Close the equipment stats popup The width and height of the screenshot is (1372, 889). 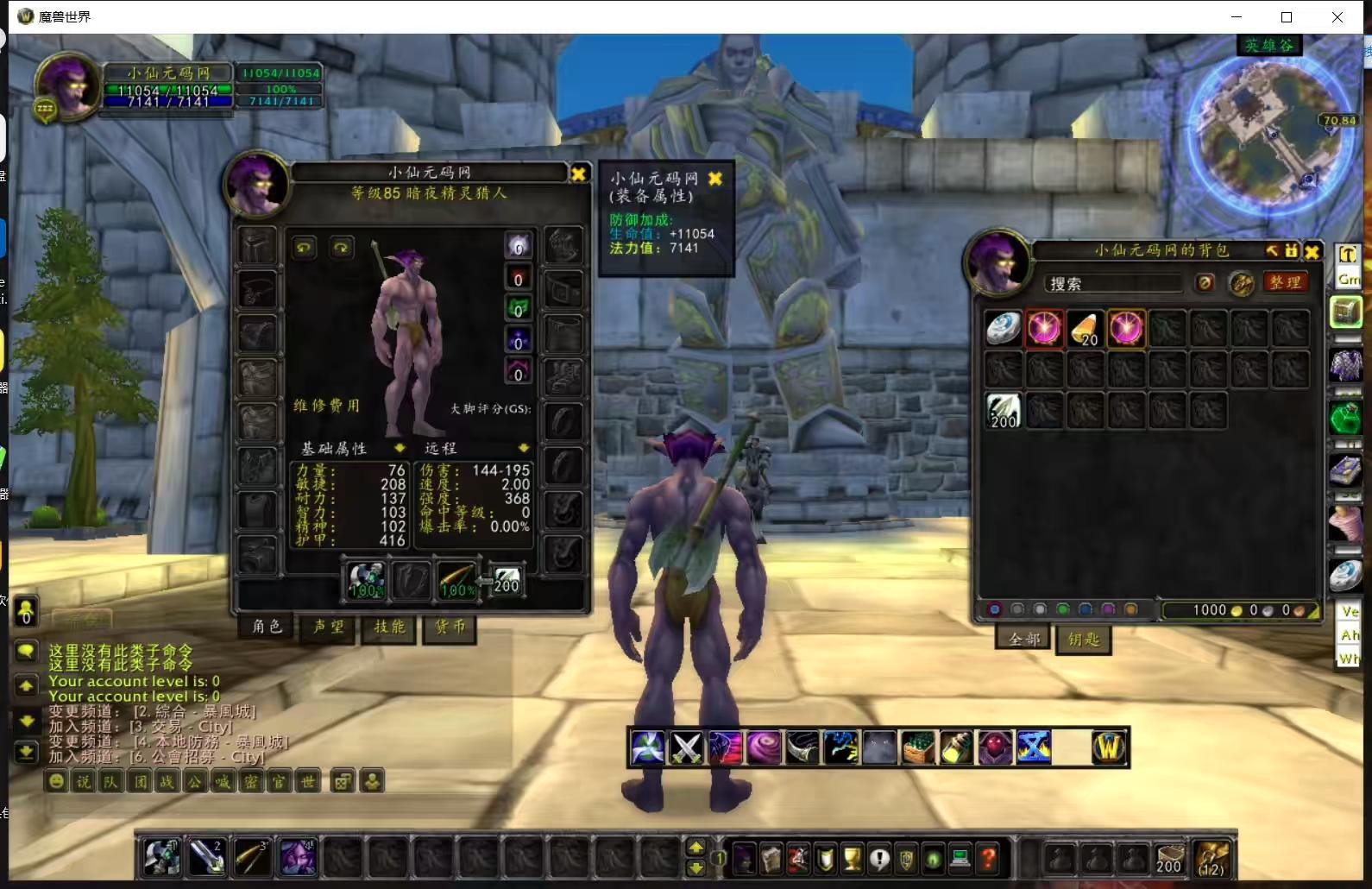click(x=714, y=179)
